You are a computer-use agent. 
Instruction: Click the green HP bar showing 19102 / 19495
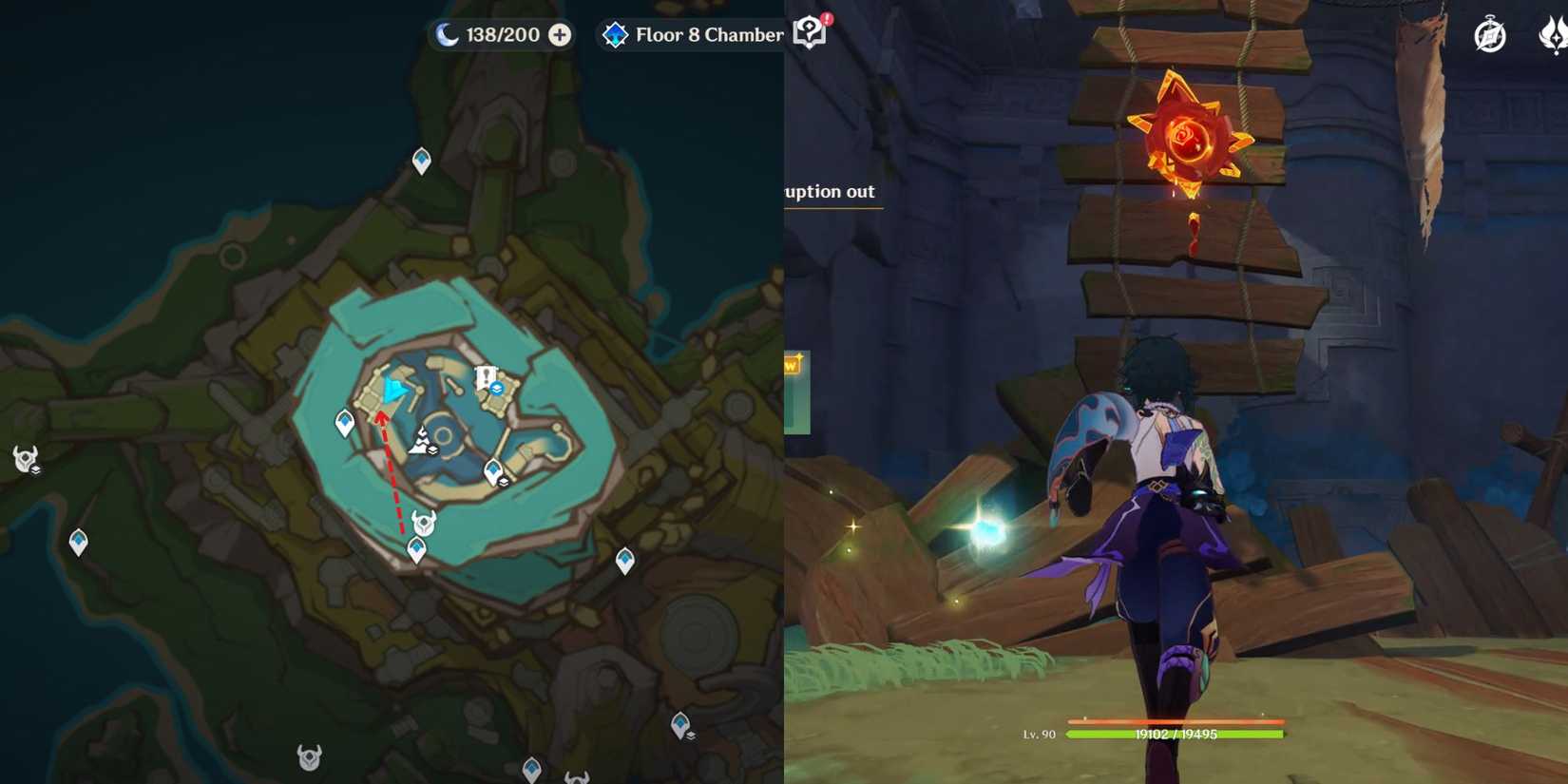coord(1174,734)
